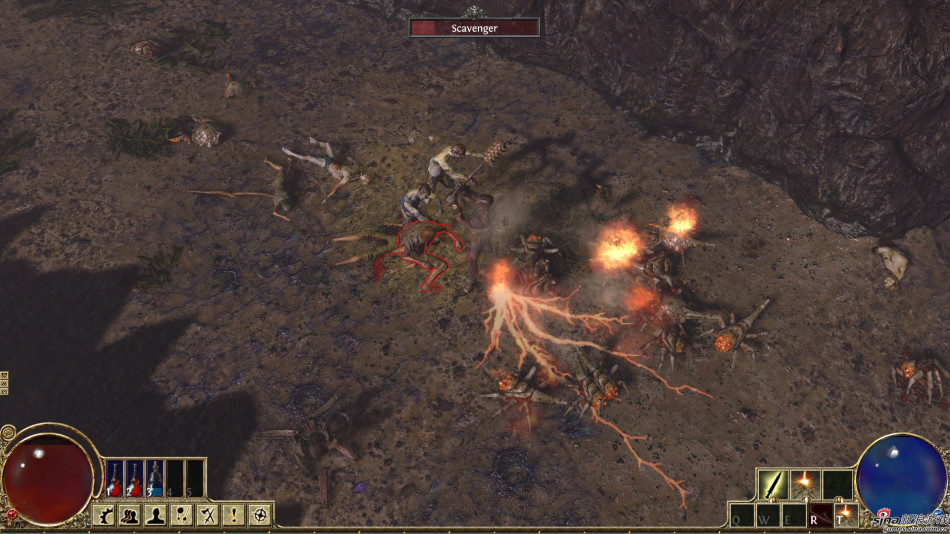The height and width of the screenshot is (534, 950).
Task: Open chat via speech bubble above life orb
Action: click(x=8, y=433)
